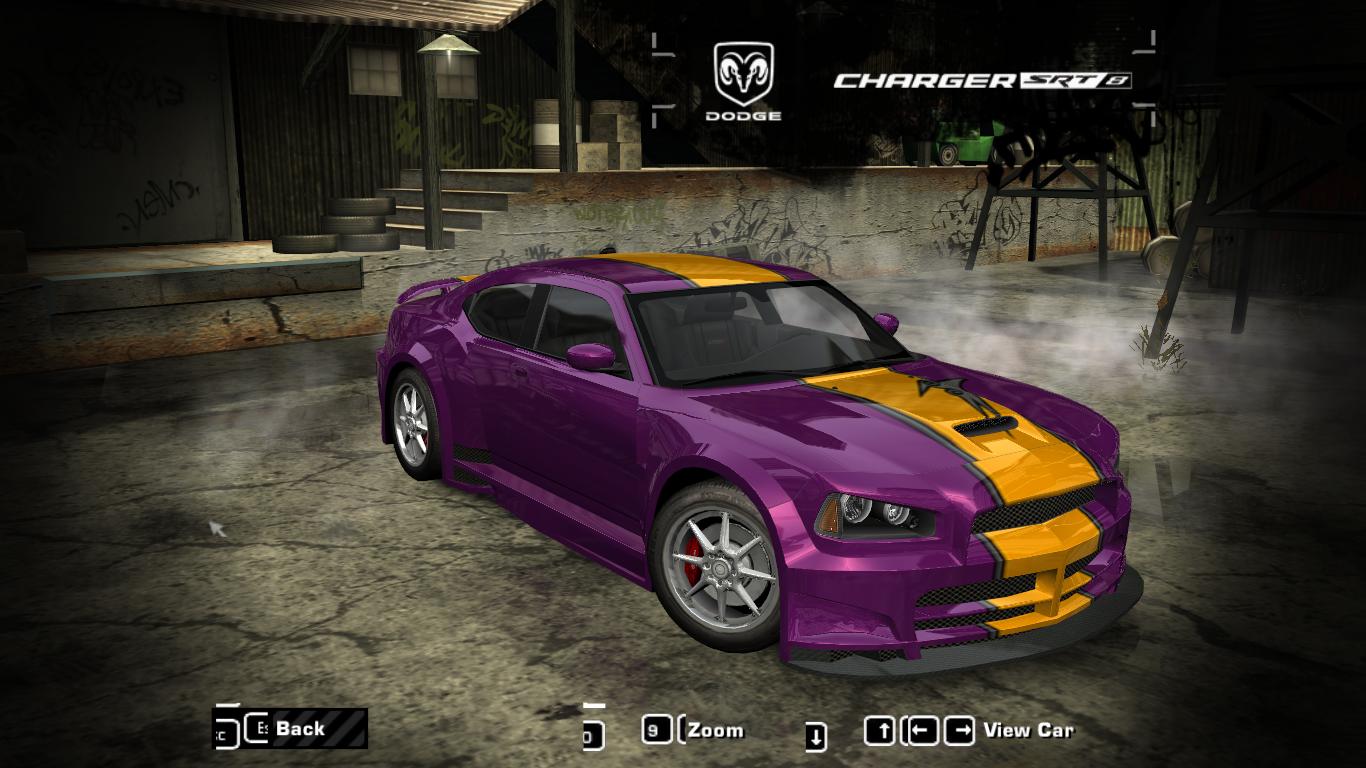The height and width of the screenshot is (768, 1366).
Task: Click the down arrow key prompt icon
Action: click(x=816, y=732)
